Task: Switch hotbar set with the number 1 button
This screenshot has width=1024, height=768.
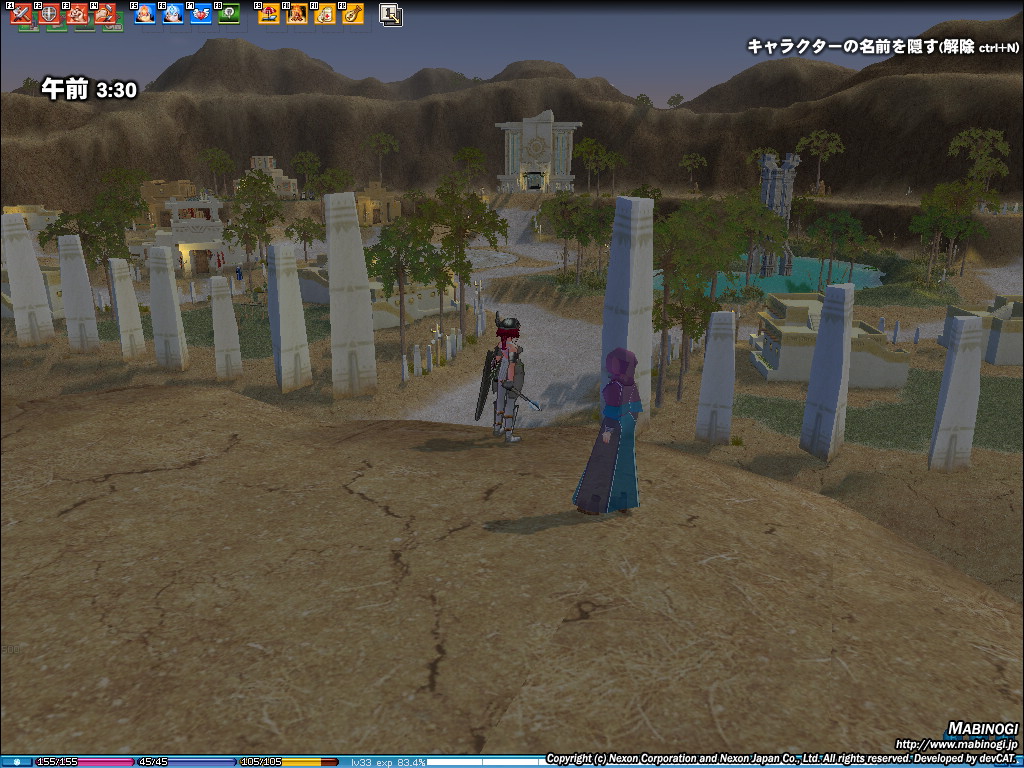Action: [x=391, y=15]
